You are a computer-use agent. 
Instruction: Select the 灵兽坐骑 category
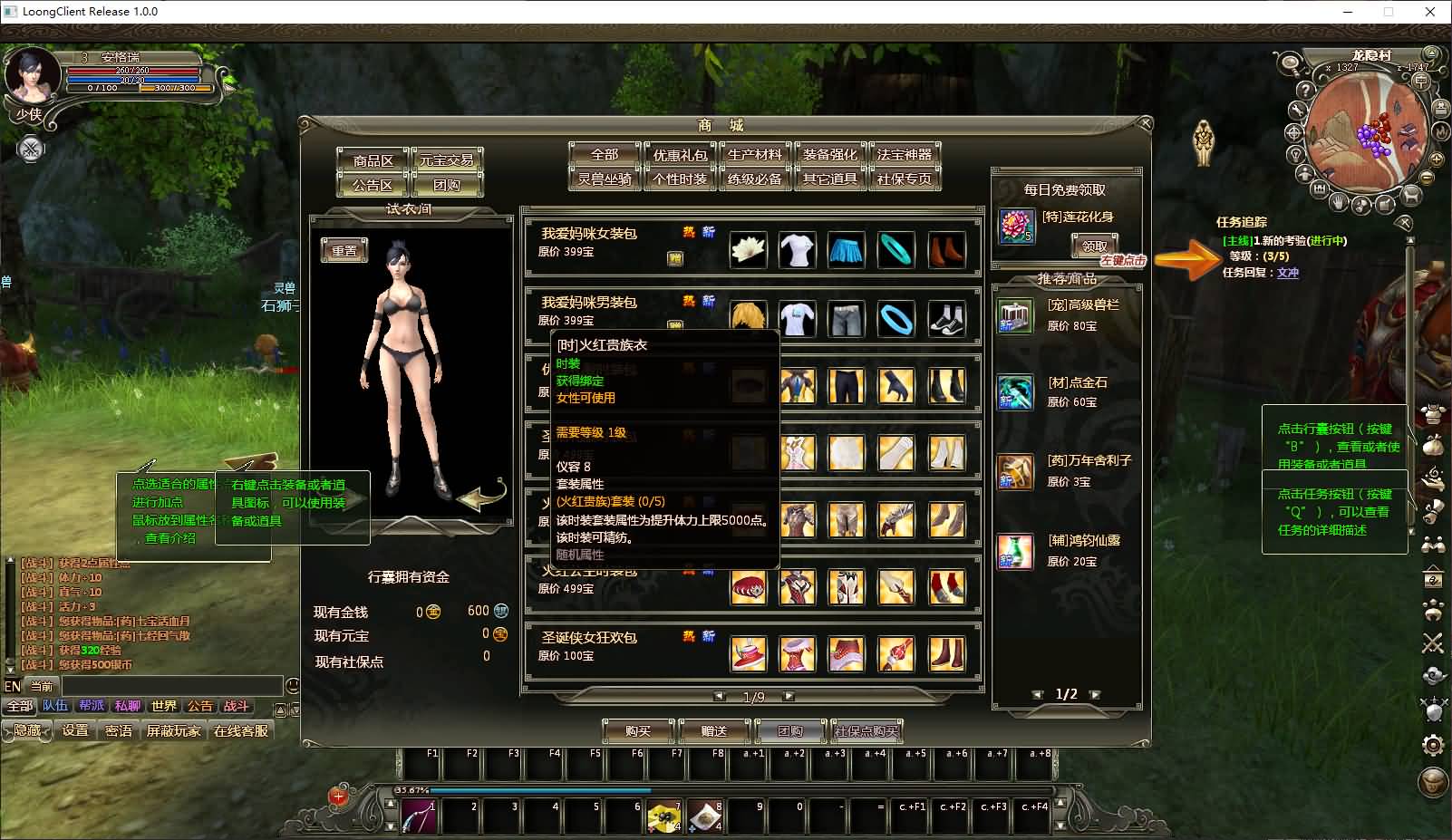(605, 179)
